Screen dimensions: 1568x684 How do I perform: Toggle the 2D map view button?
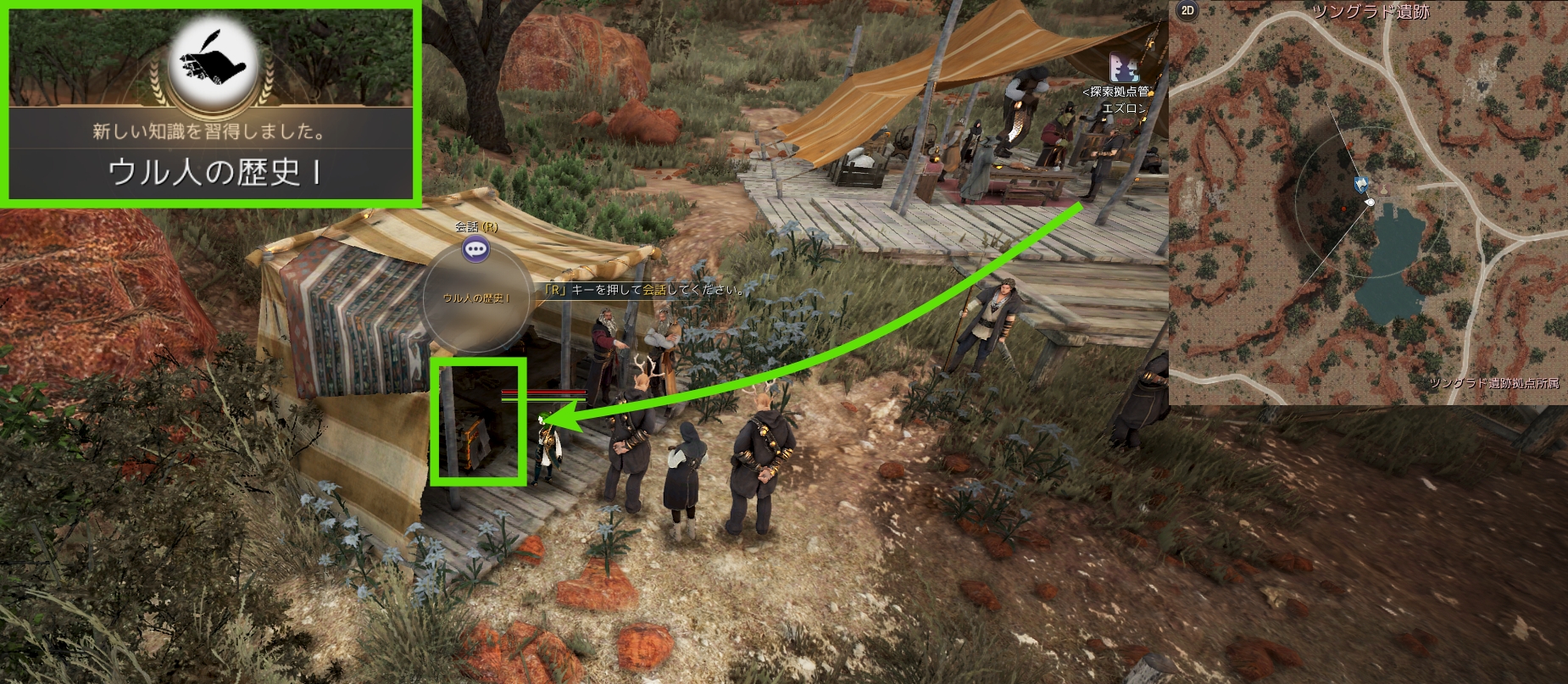tap(1187, 11)
